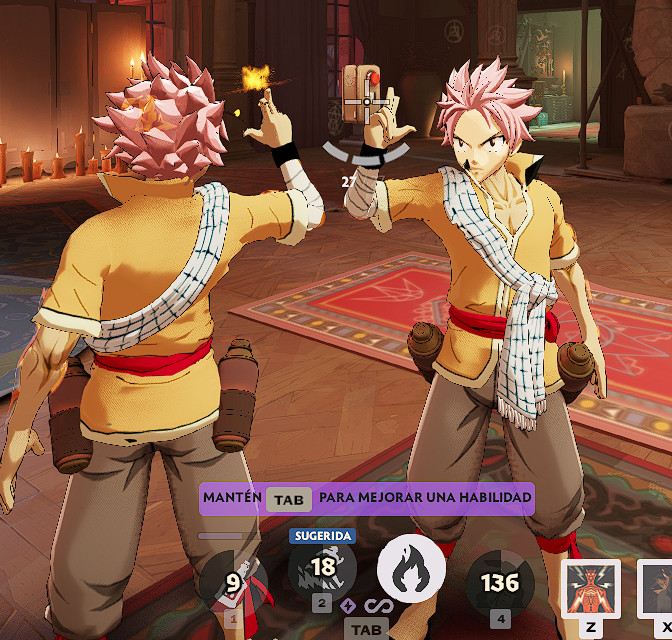The height and width of the screenshot is (640, 672).
Task: Activate the flame ability in the center
Action: (411, 571)
